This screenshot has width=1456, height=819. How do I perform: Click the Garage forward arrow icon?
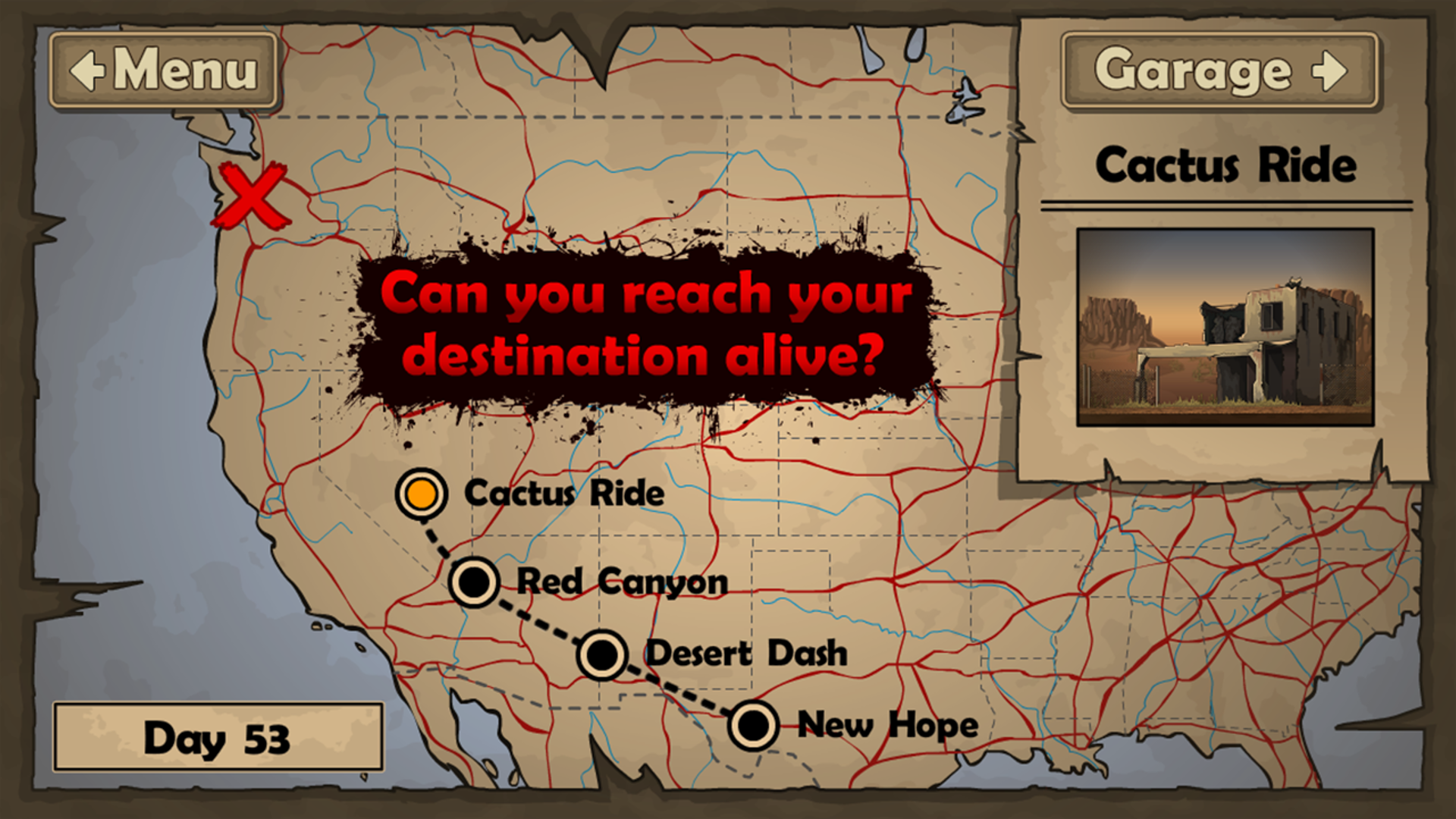tap(1329, 71)
